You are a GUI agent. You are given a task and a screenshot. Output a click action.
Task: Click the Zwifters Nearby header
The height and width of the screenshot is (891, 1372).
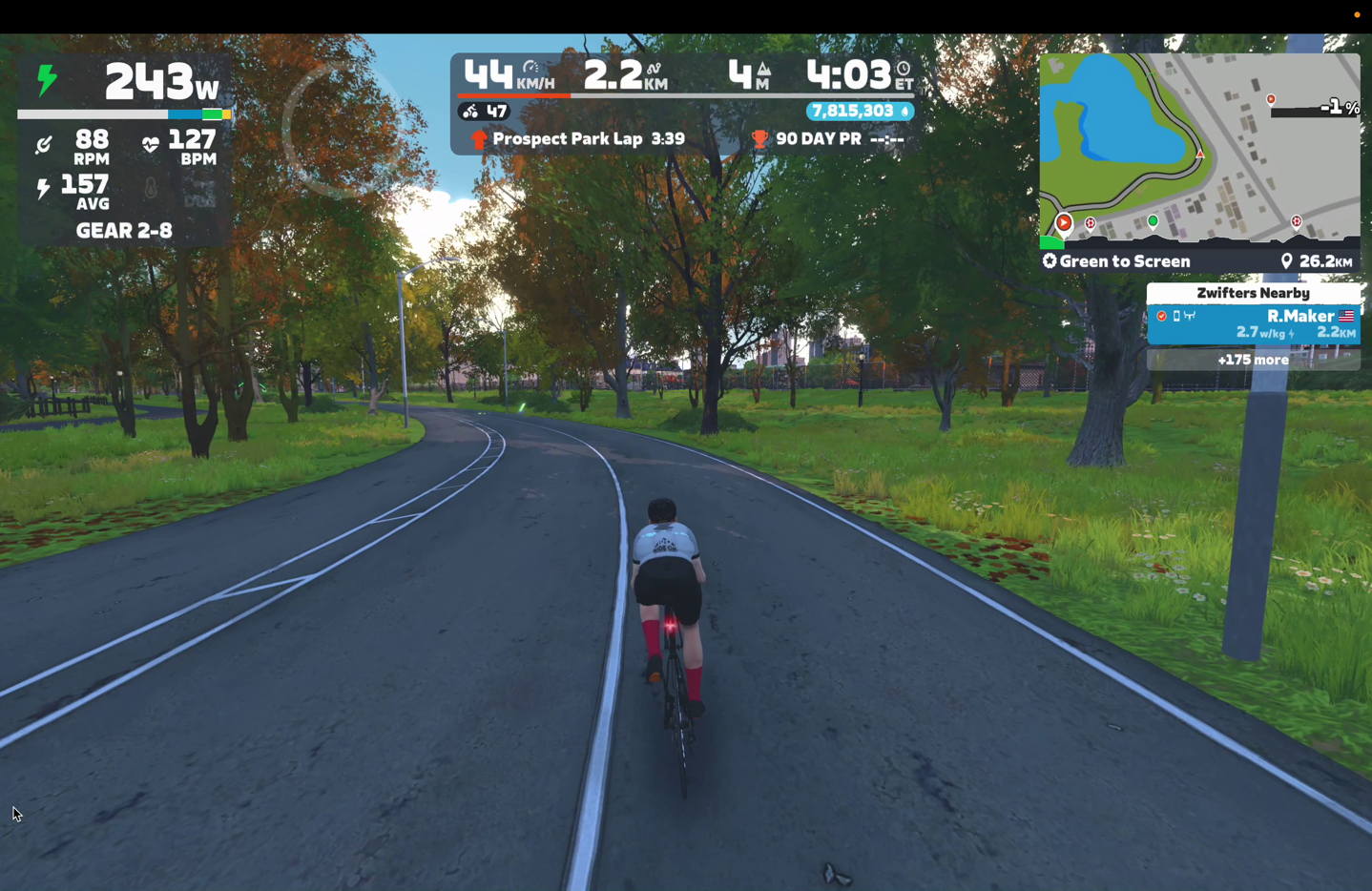tap(1253, 293)
